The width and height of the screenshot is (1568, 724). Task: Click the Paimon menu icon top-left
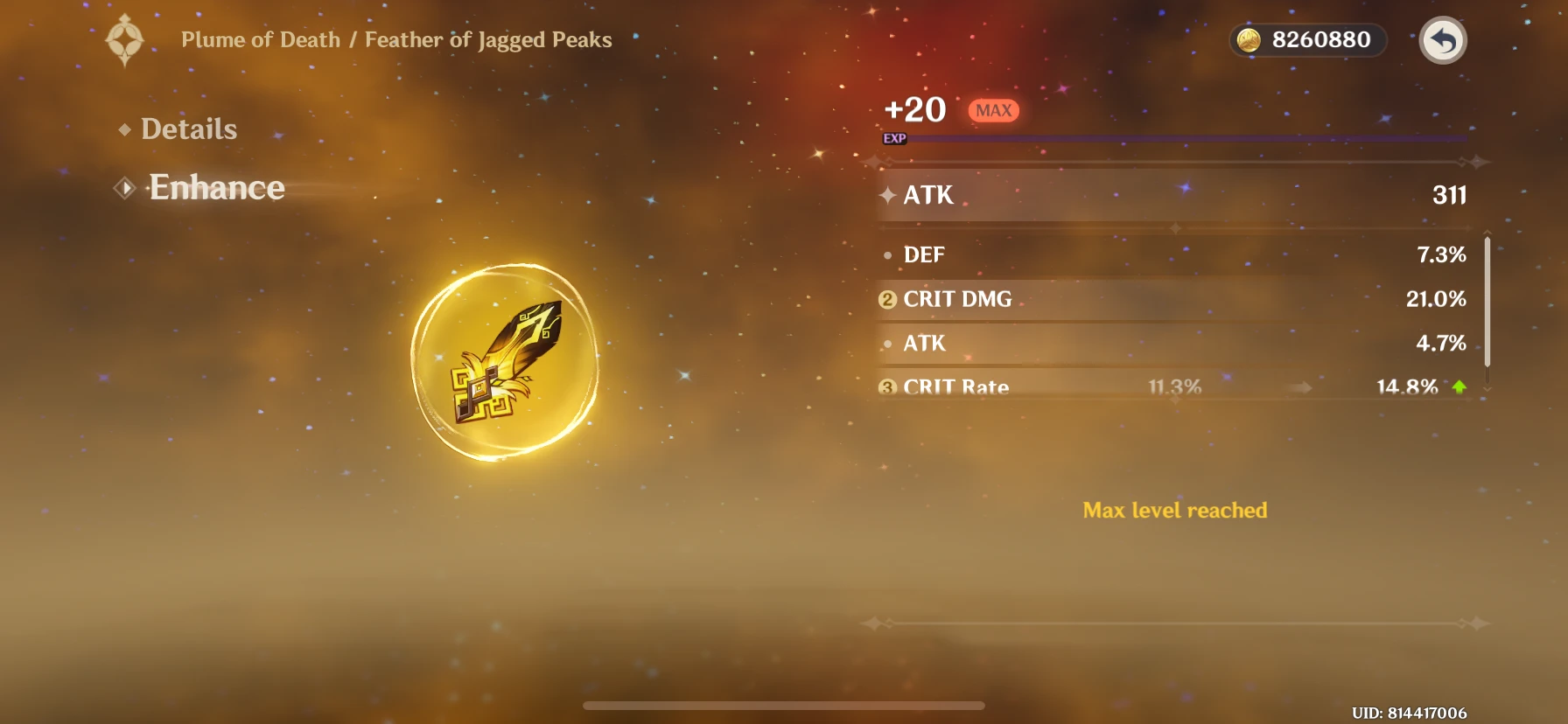pyautogui.click(x=125, y=39)
